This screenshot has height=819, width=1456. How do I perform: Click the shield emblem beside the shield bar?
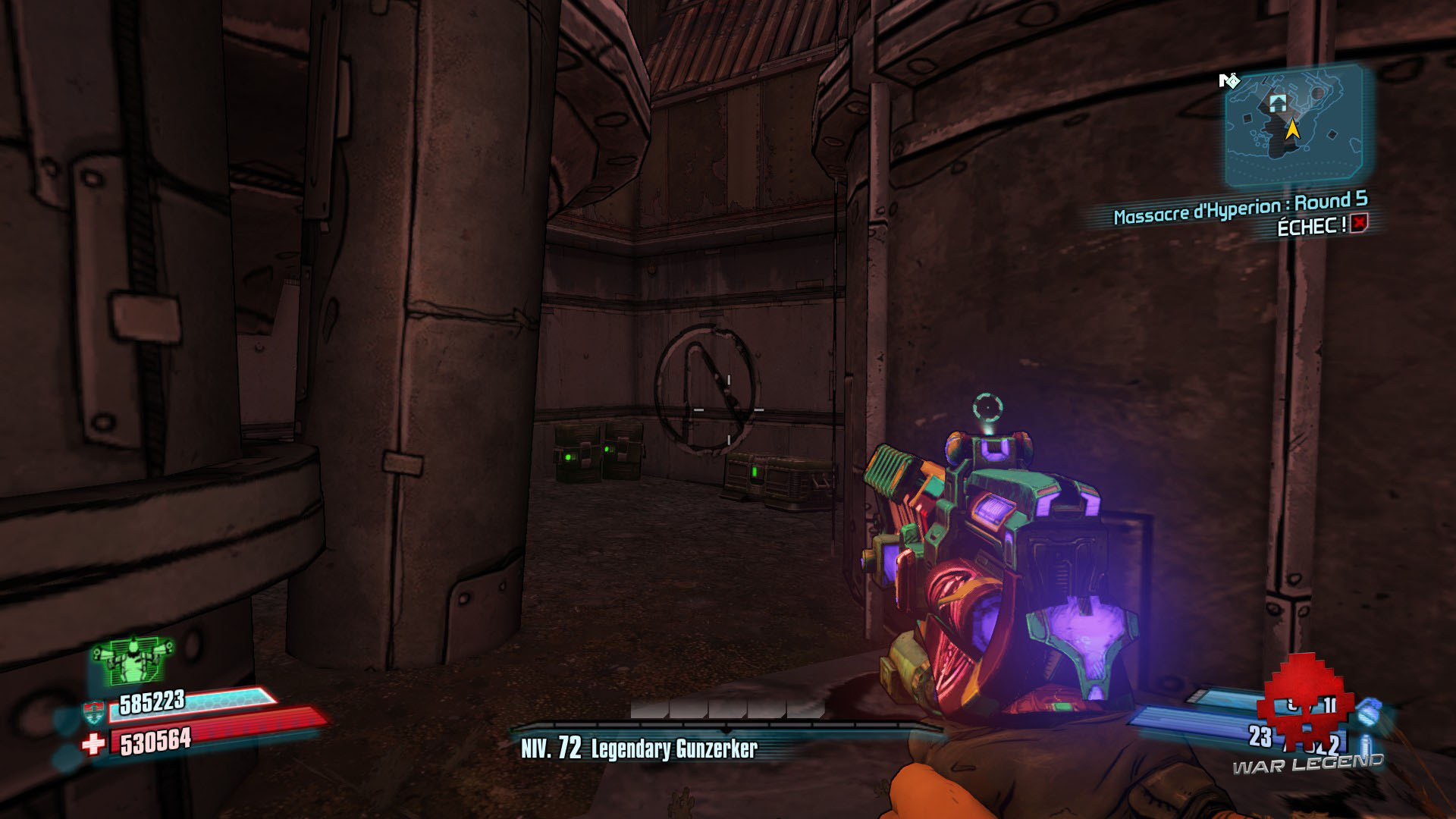(x=94, y=711)
